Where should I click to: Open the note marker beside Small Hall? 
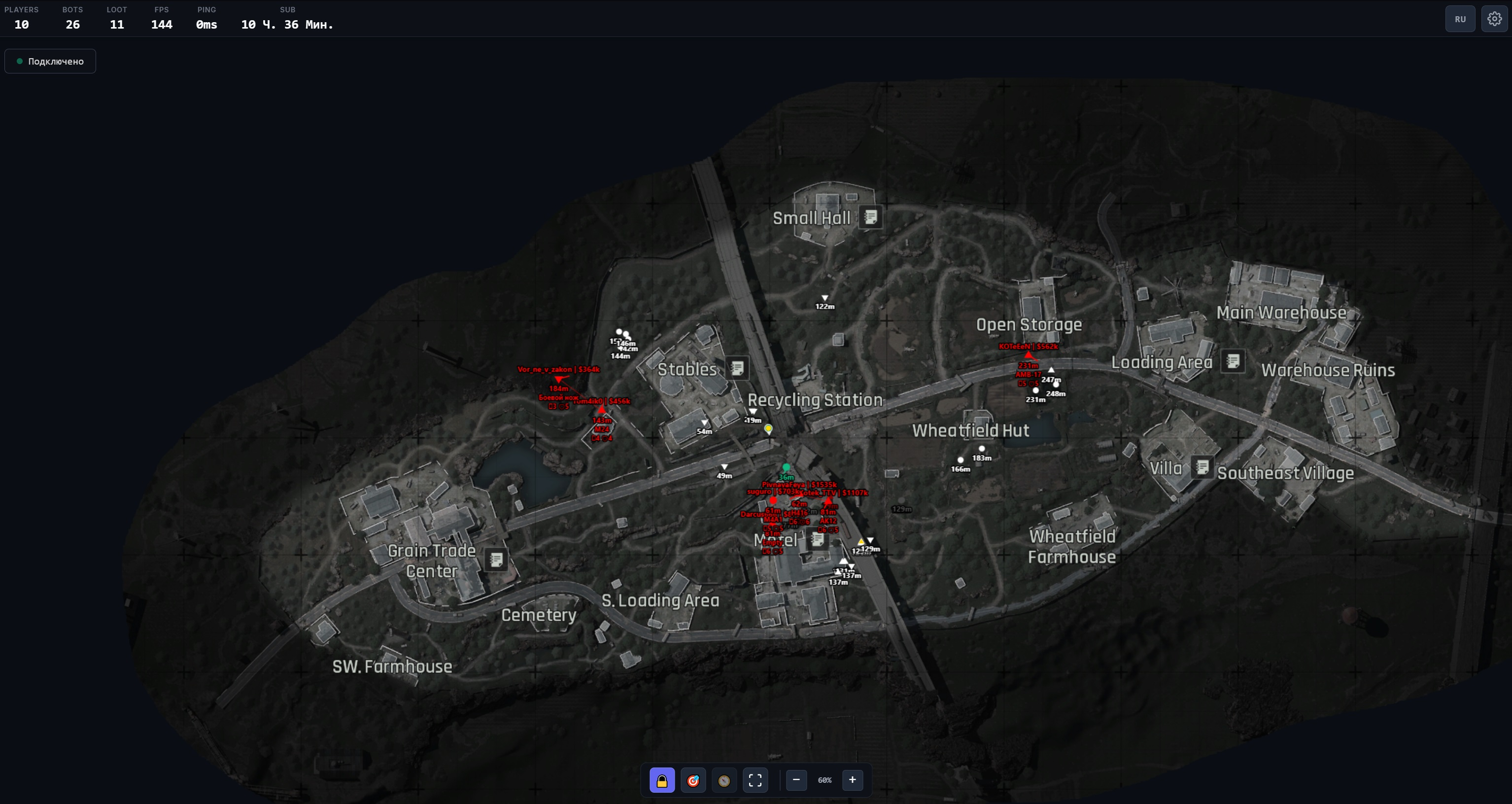click(870, 217)
